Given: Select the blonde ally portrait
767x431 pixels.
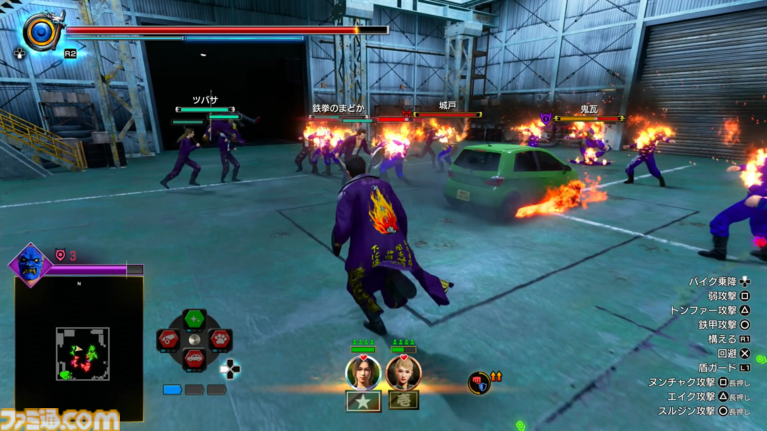Looking at the screenshot, I should click(x=403, y=372).
